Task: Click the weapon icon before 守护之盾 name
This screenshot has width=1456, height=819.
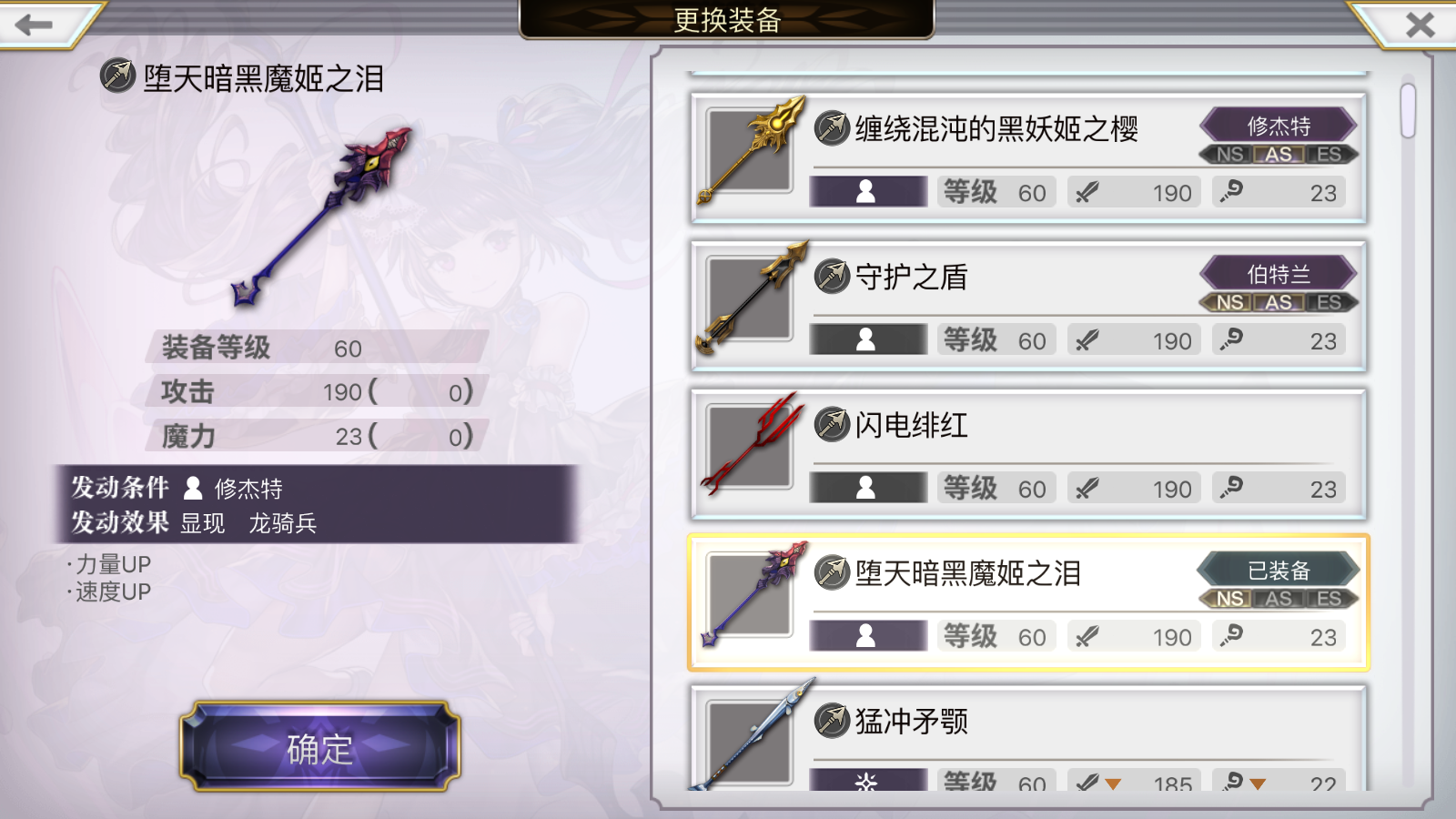Action: (x=833, y=276)
